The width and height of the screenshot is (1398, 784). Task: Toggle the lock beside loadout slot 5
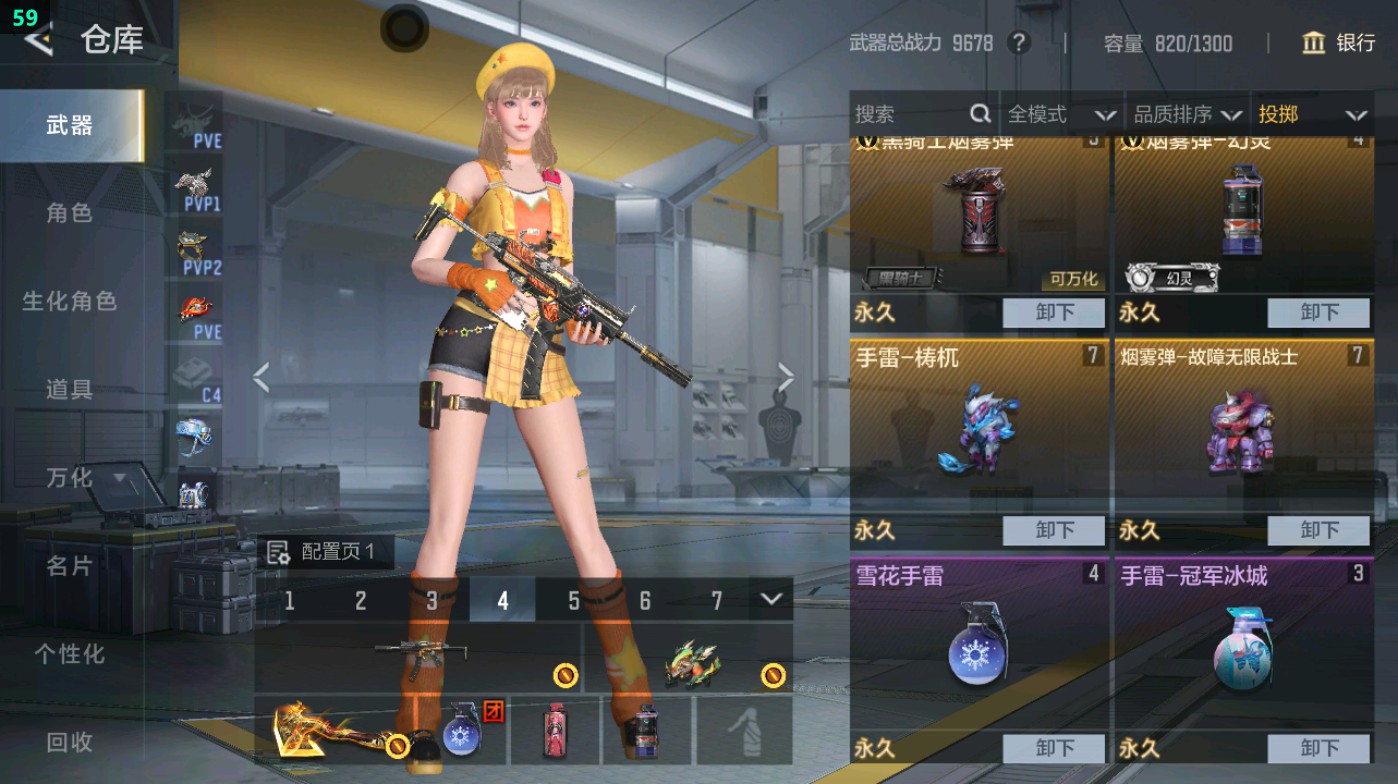[565, 677]
